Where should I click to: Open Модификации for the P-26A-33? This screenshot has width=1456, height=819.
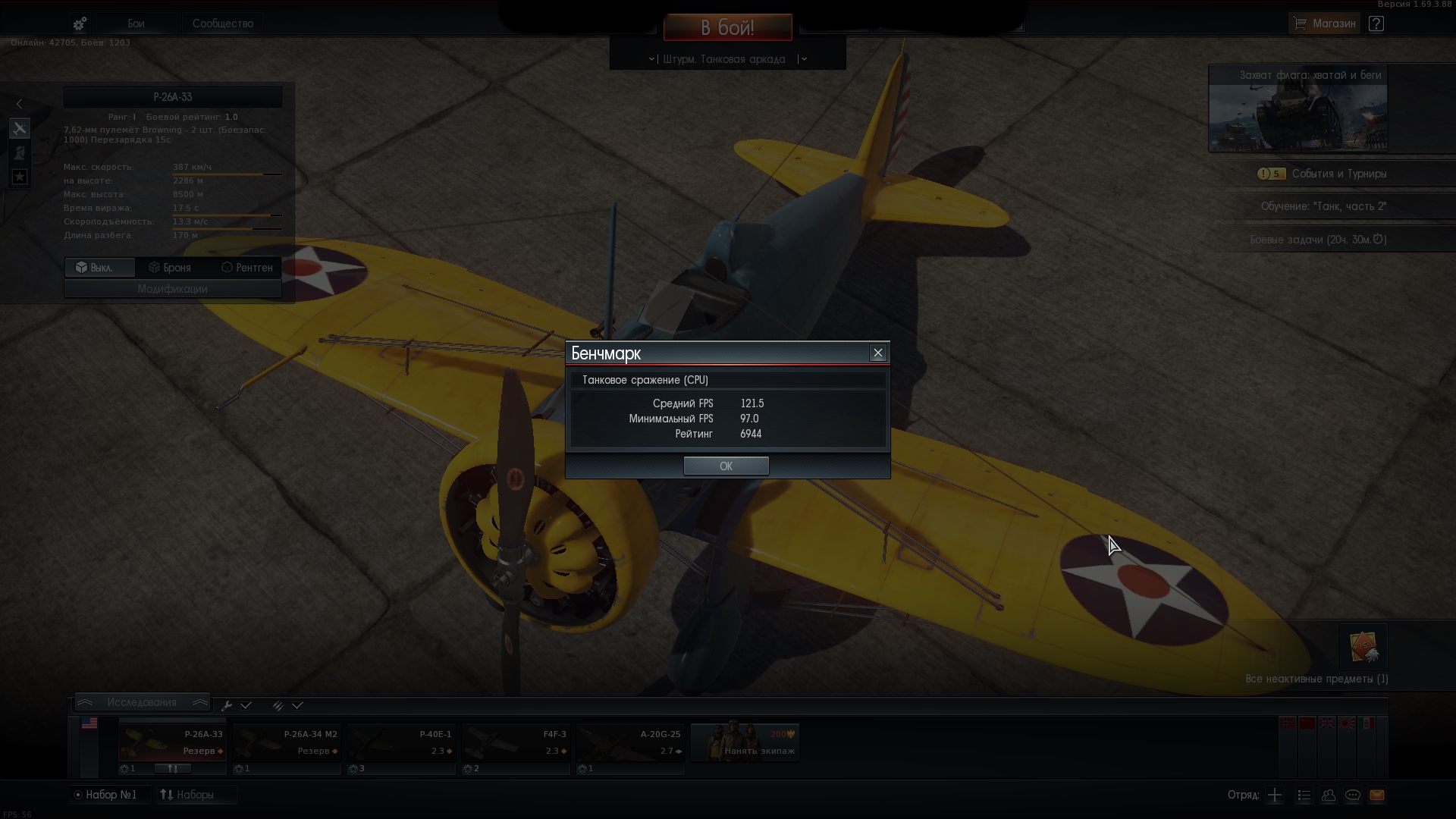pyautogui.click(x=172, y=289)
